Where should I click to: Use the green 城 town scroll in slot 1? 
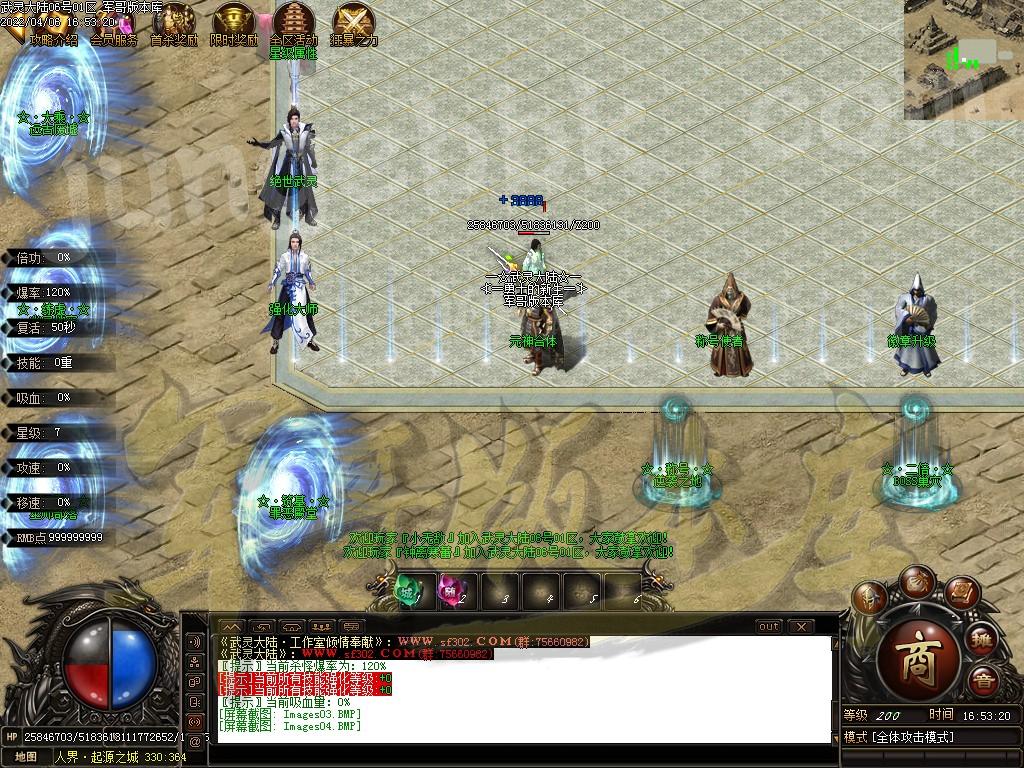coord(410,592)
